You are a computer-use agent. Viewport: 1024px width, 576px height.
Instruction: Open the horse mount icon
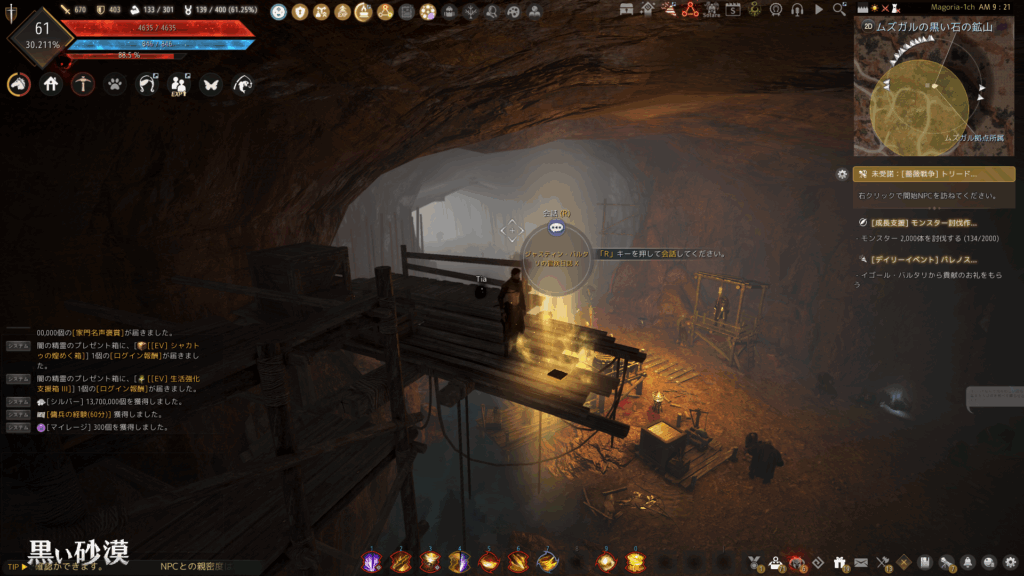click(x=18, y=85)
